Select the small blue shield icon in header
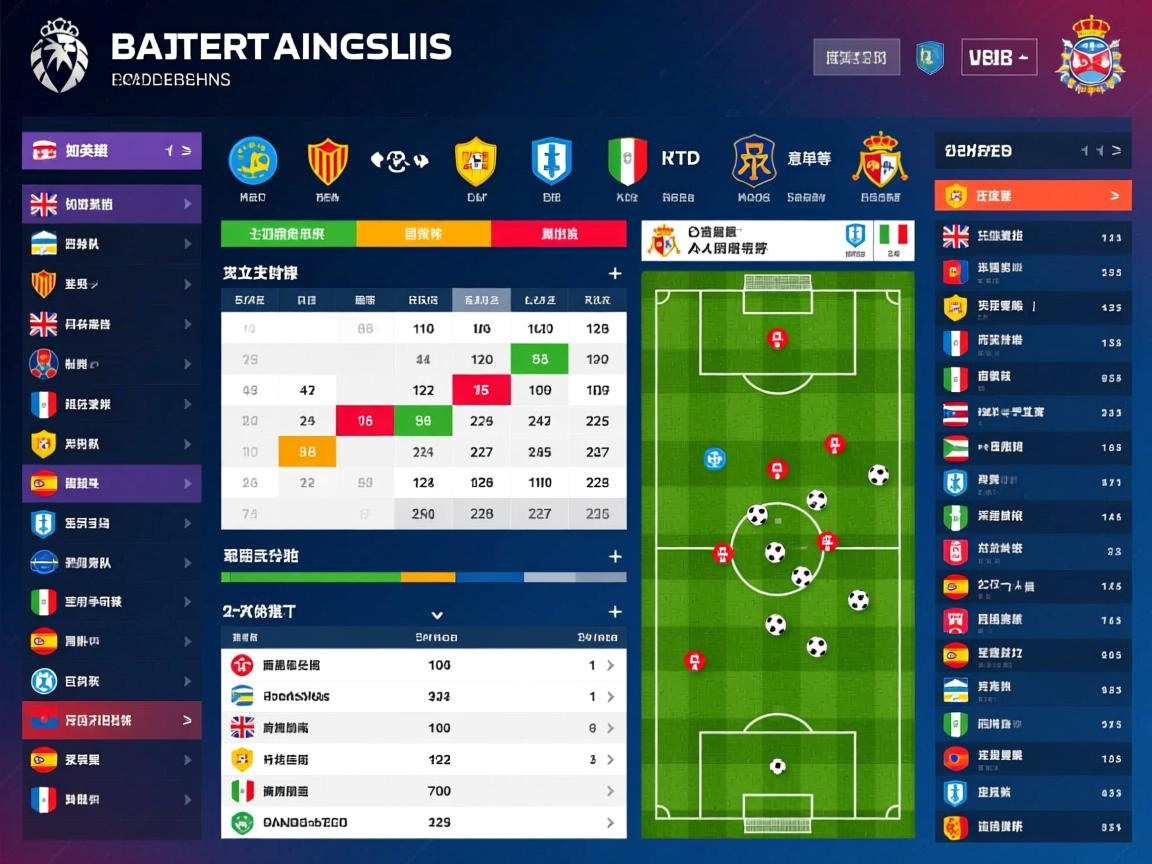 (x=930, y=57)
